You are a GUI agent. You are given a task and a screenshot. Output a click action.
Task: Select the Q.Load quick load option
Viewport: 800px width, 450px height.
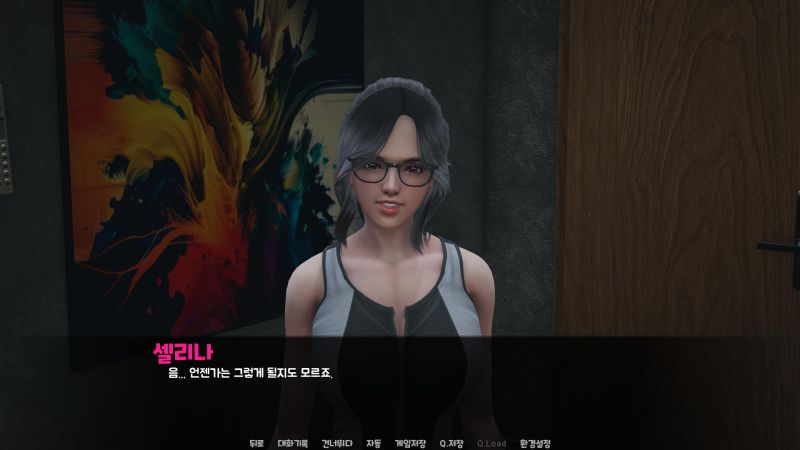491,443
